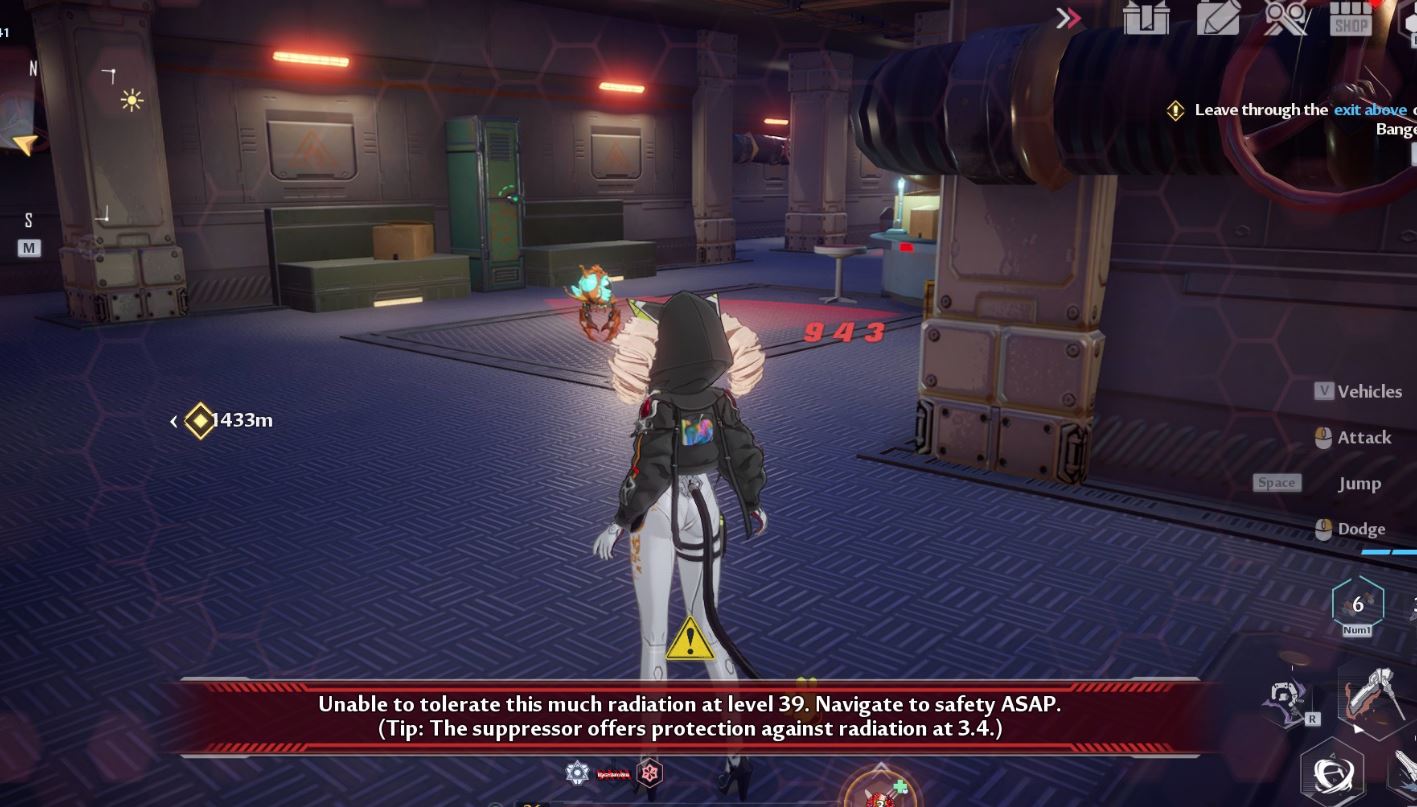Activate the swirling ring skill icon
The width and height of the screenshot is (1417, 807).
1332,773
